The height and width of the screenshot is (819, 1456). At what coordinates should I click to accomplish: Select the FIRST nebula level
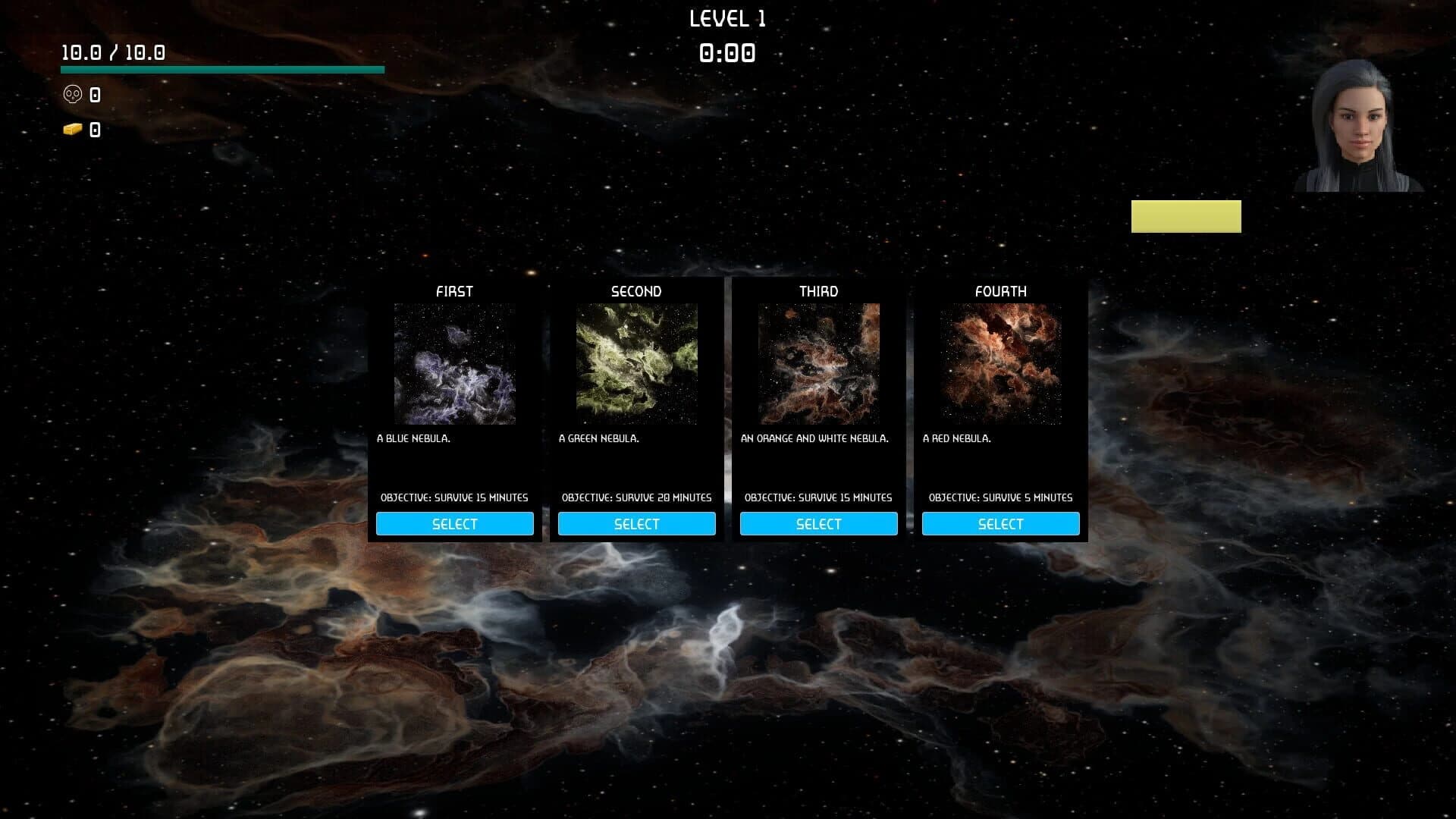coord(455,523)
